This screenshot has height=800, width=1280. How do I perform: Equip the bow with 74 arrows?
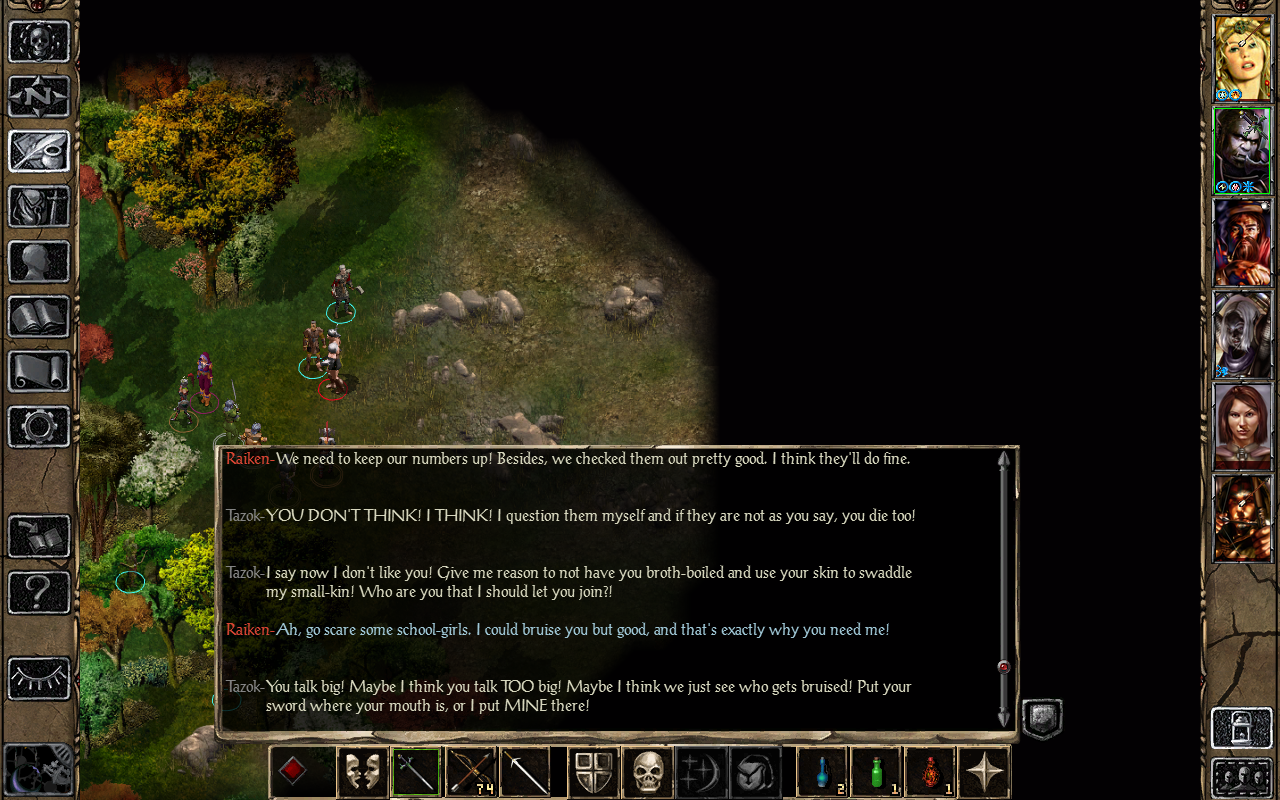pos(470,772)
